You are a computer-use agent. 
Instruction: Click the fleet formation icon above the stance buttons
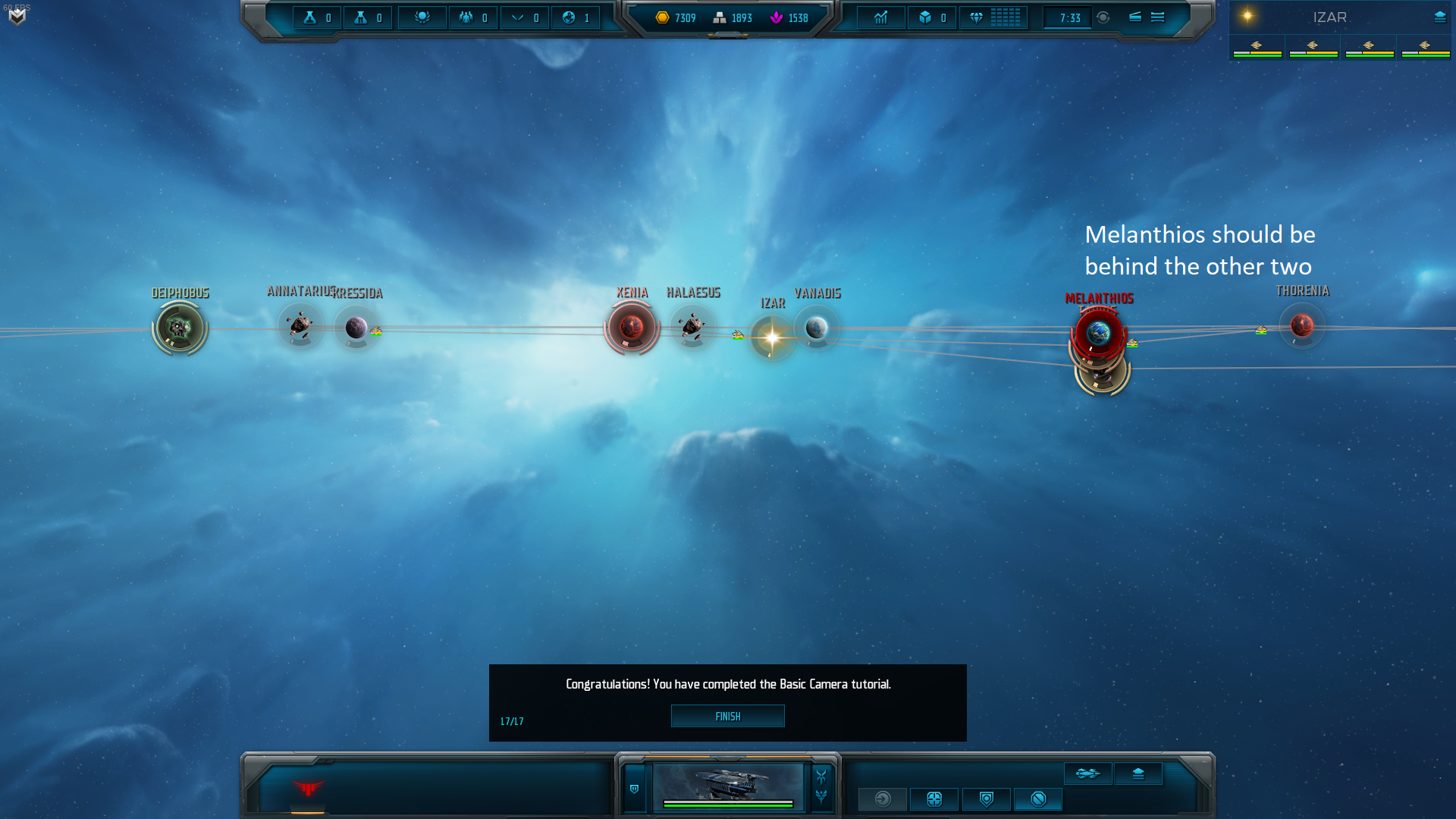point(1088,773)
